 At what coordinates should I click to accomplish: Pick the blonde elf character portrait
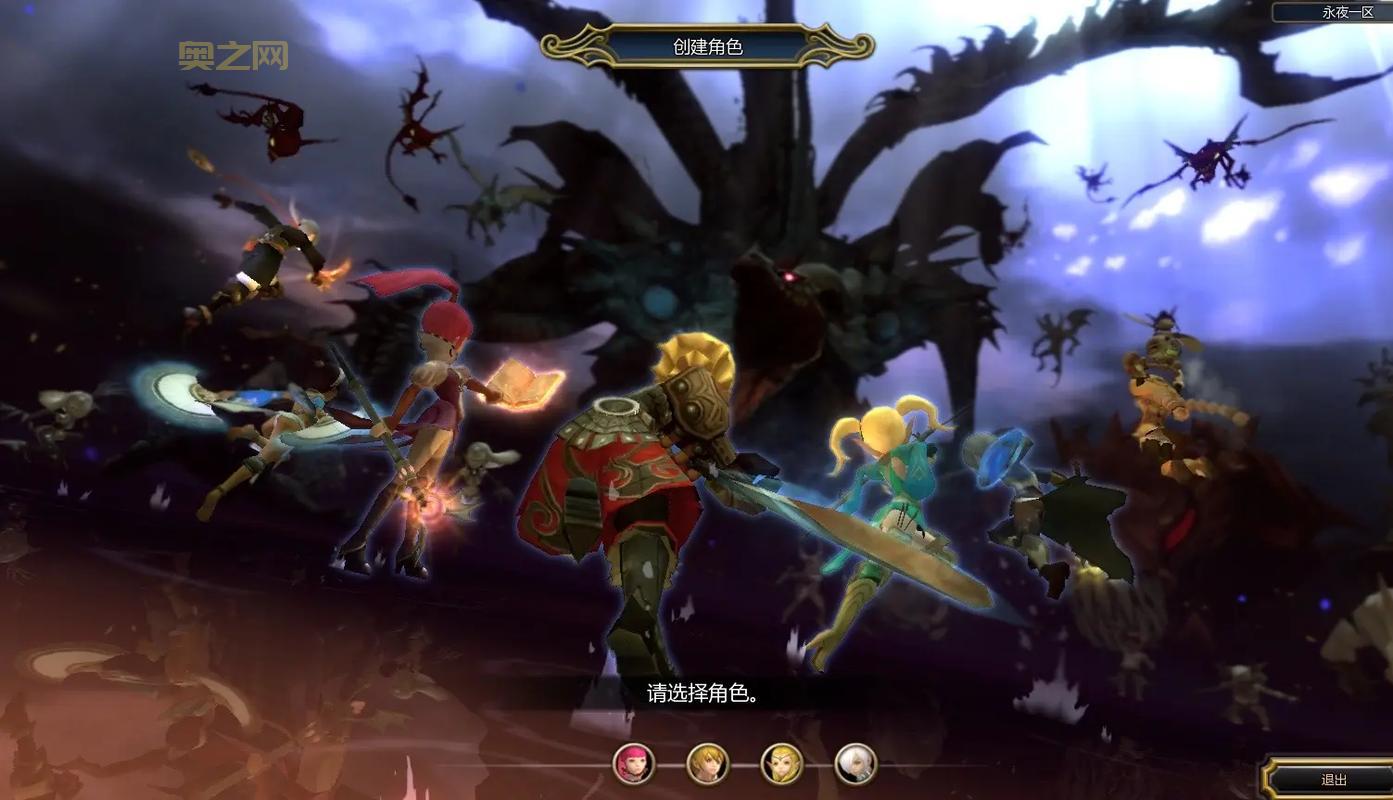tap(781, 764)
